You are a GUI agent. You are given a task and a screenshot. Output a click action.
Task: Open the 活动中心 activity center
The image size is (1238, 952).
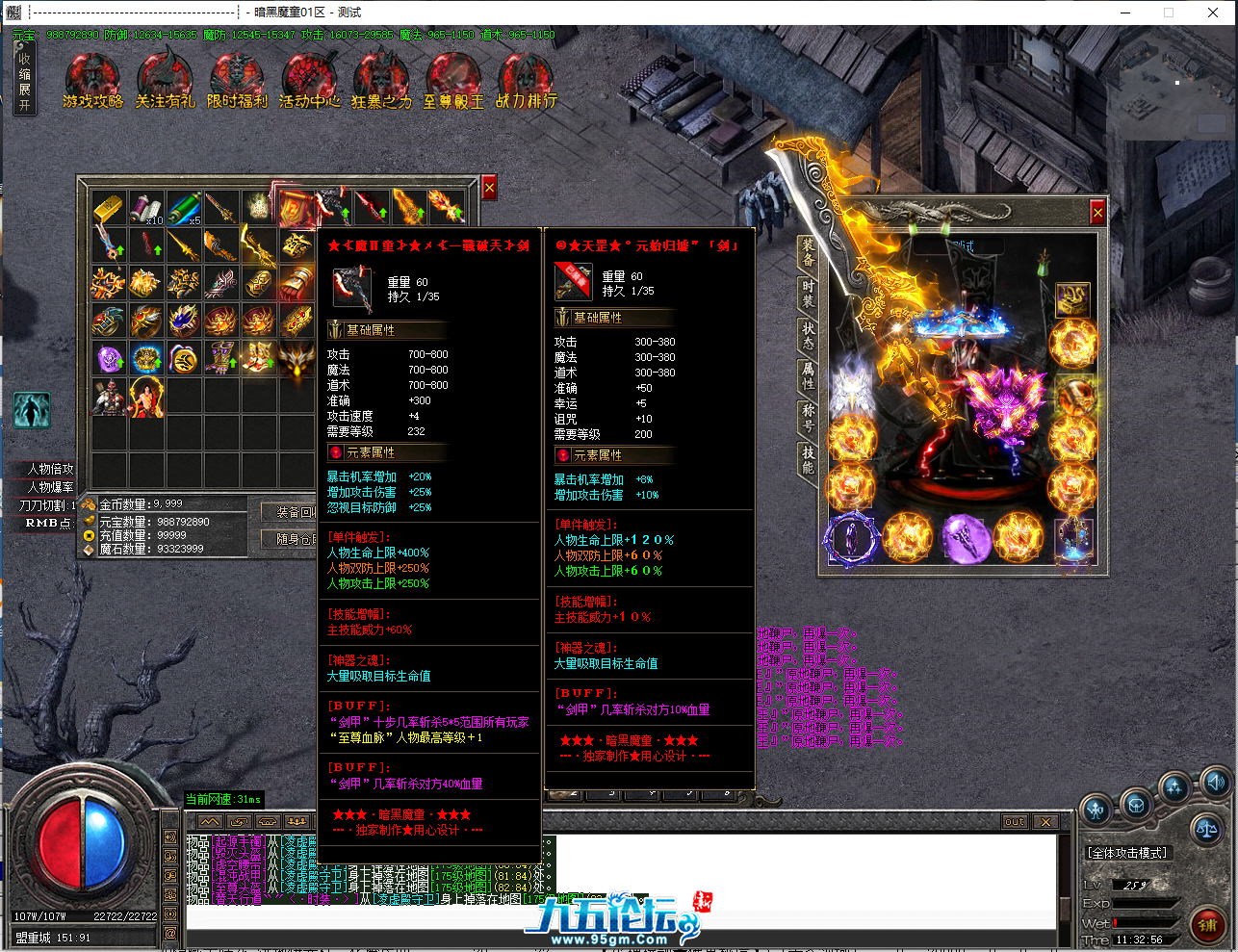tap(309, 81)
